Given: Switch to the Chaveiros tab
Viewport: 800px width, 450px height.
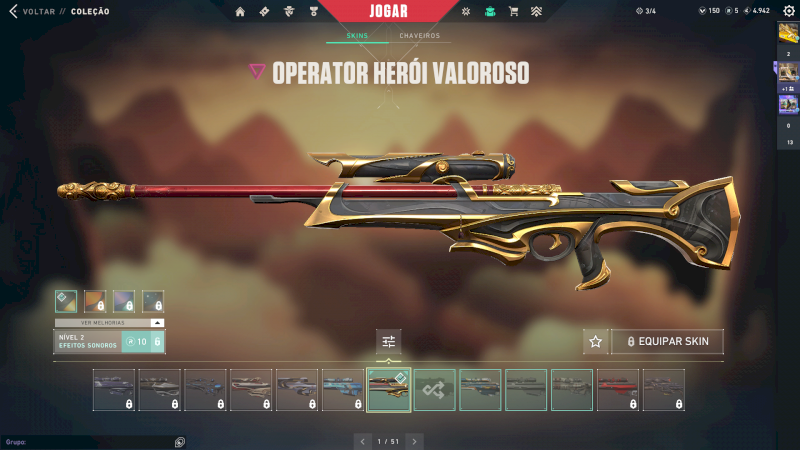Looking at the screenshot, I should pos(419,36).
